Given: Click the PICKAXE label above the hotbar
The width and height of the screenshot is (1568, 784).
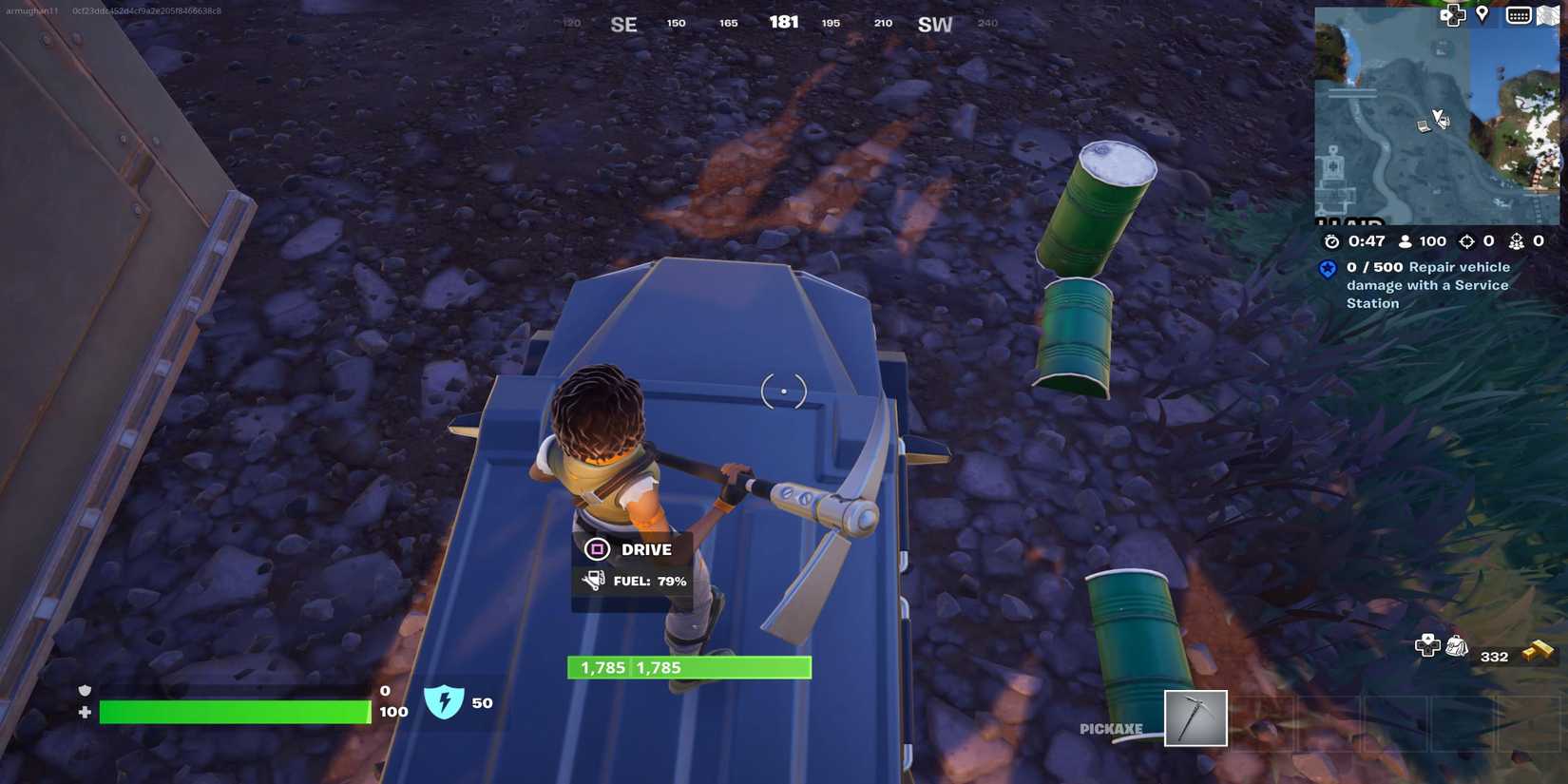Looking at the screenshot, I should 1110,728.
